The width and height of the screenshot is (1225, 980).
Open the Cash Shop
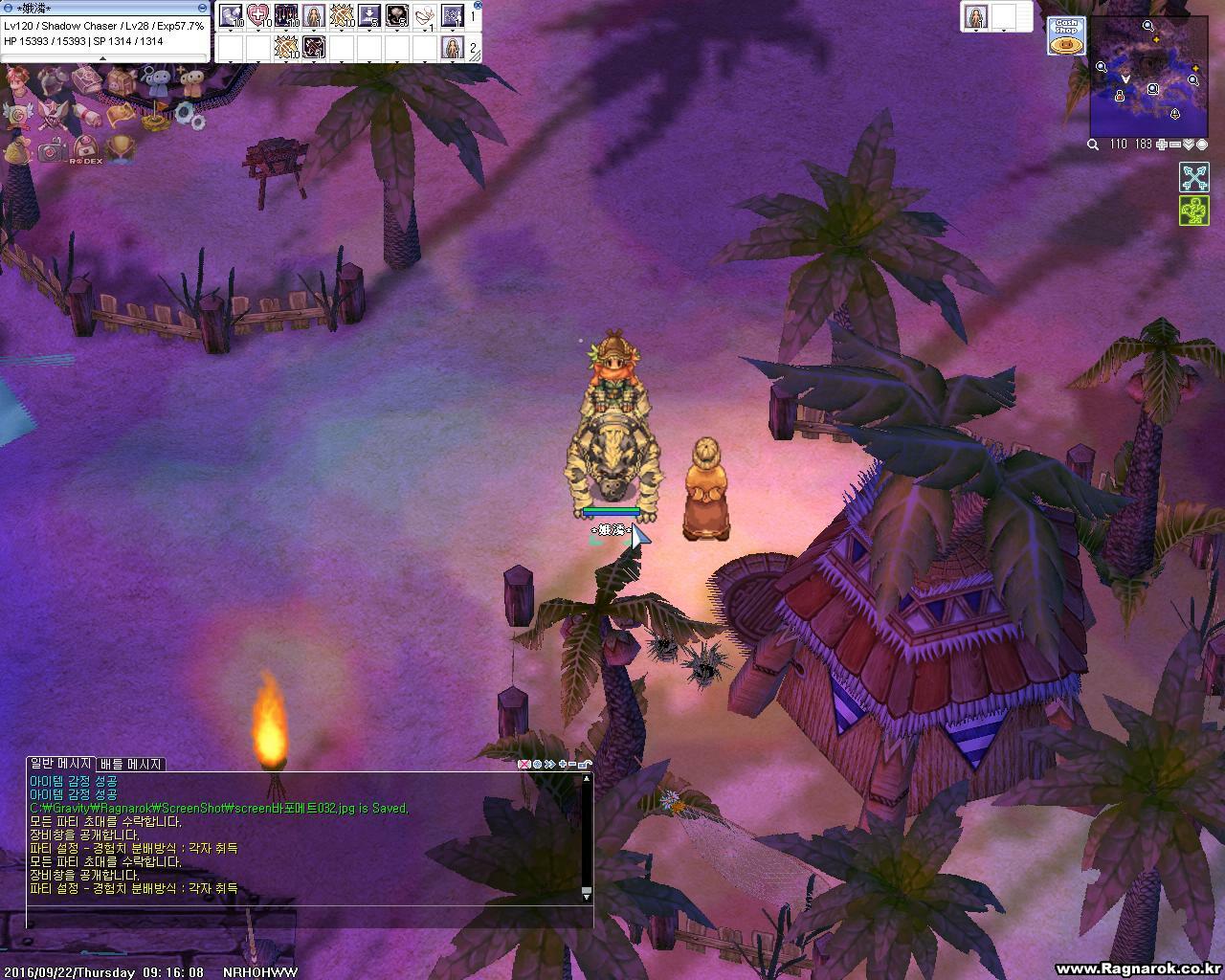tap(1066, 35)
